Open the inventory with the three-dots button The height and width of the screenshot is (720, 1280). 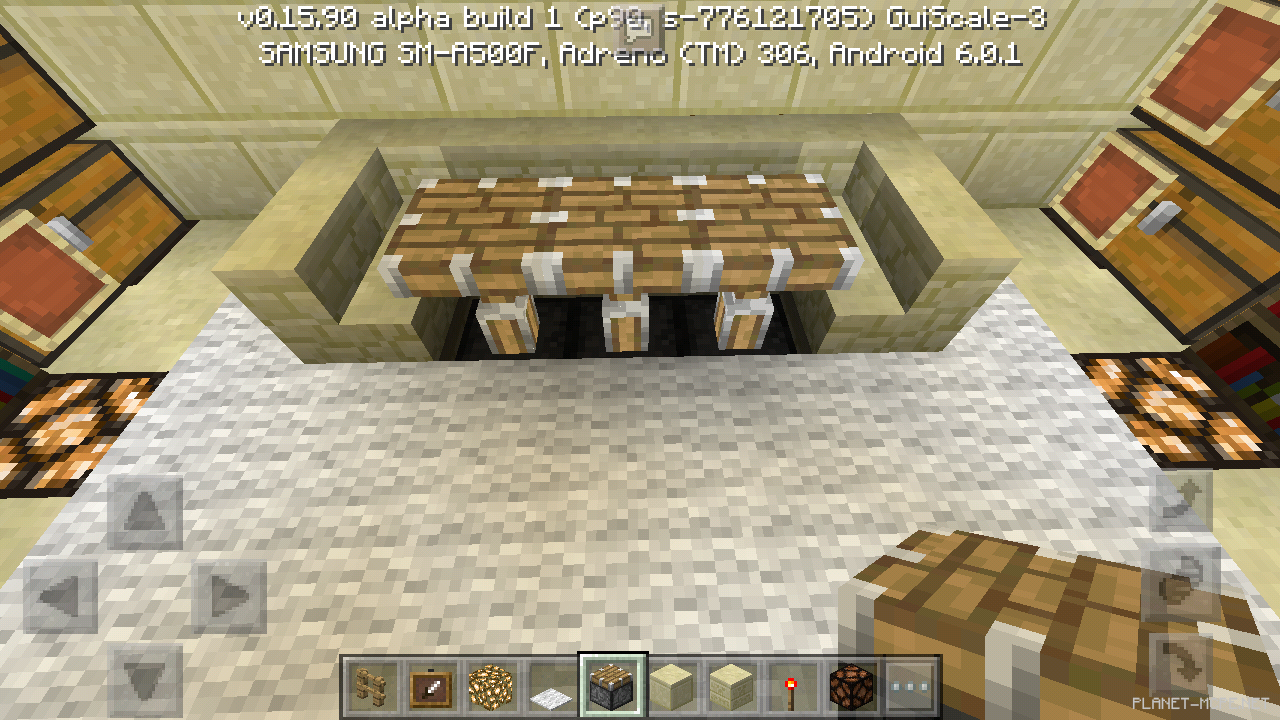pyautogui.click(x=911, y=687)
